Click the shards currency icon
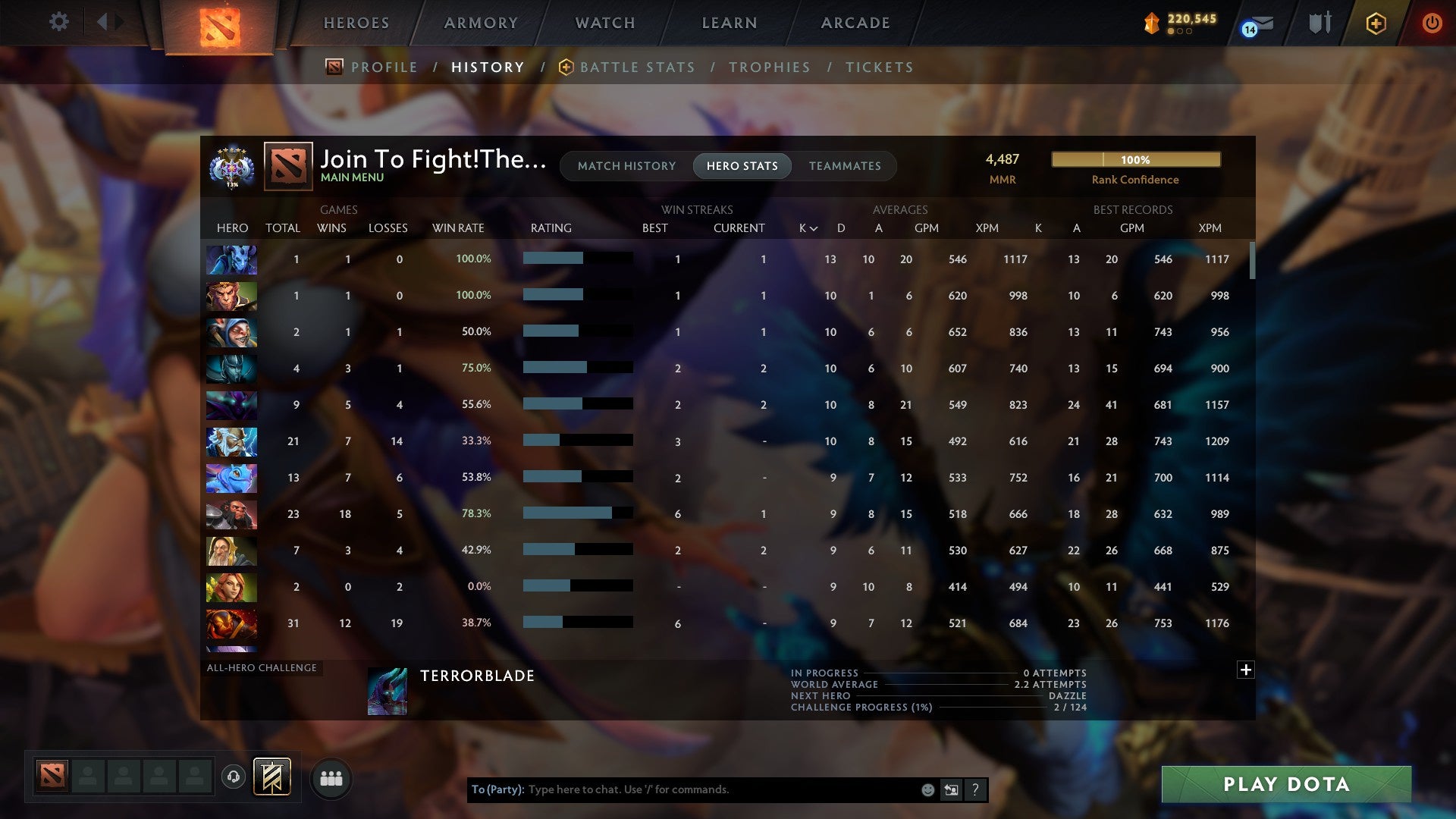Image resolution: width=1456 pixels, height=819 pixels. click(1150, 24)
